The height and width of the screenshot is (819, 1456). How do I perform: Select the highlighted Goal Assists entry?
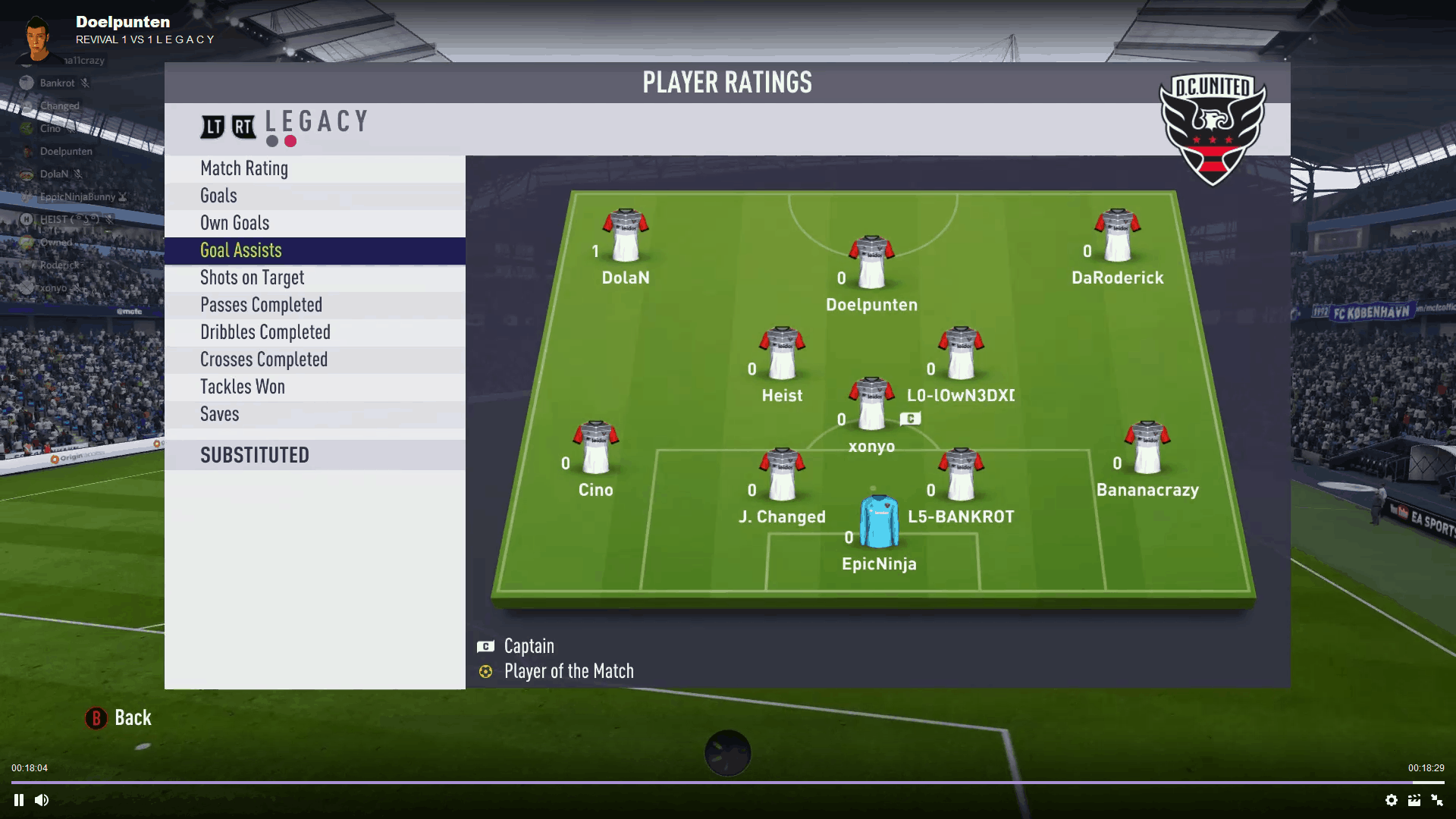click(240, 250)
